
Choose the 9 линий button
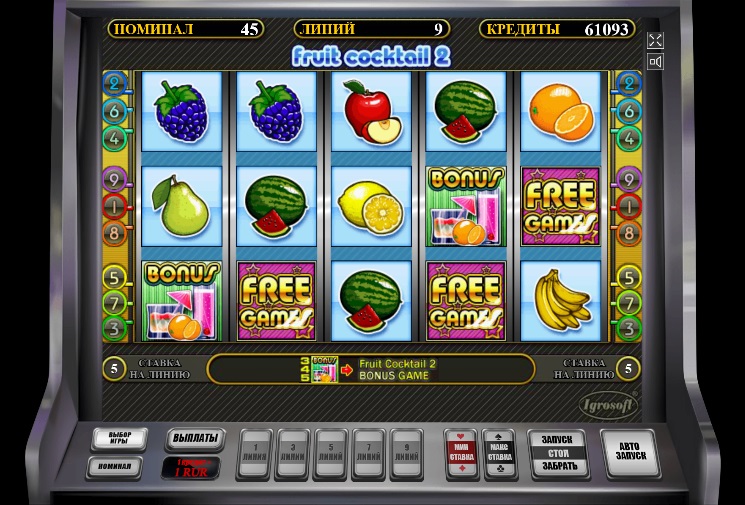click(x=407, y=455)
